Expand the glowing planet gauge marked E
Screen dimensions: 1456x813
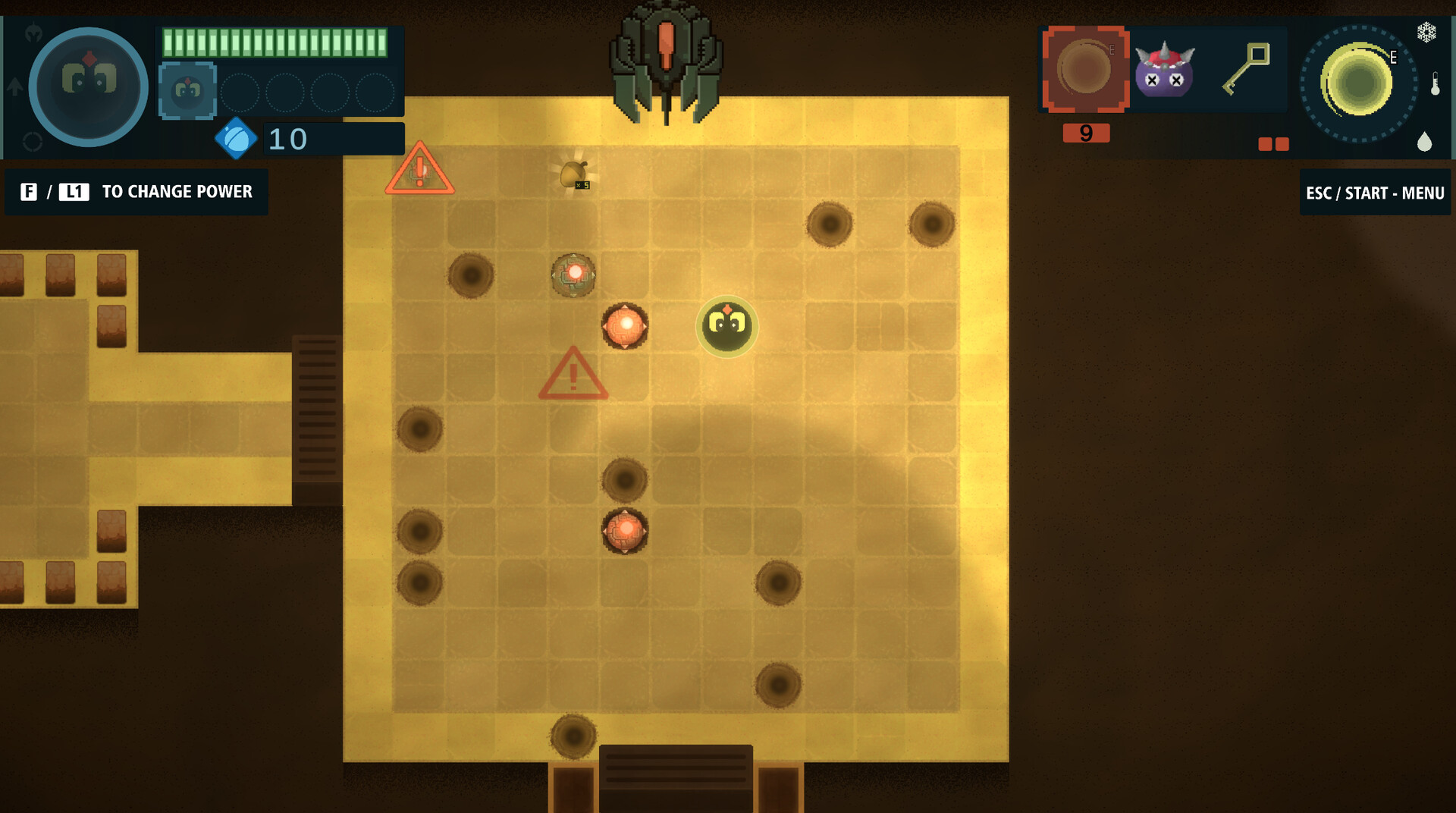1356,81
